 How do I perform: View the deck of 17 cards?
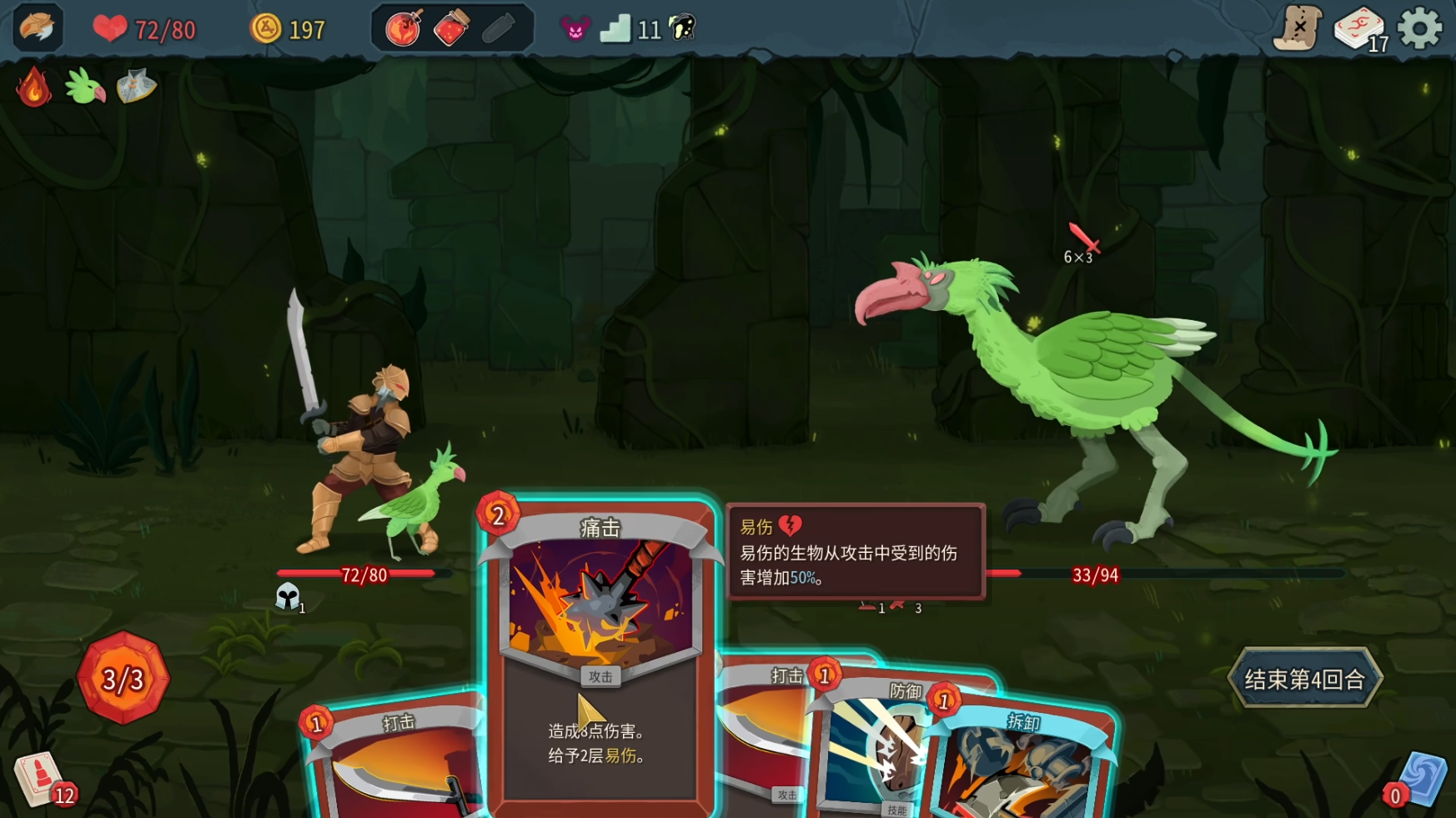tap(1358, 31)
